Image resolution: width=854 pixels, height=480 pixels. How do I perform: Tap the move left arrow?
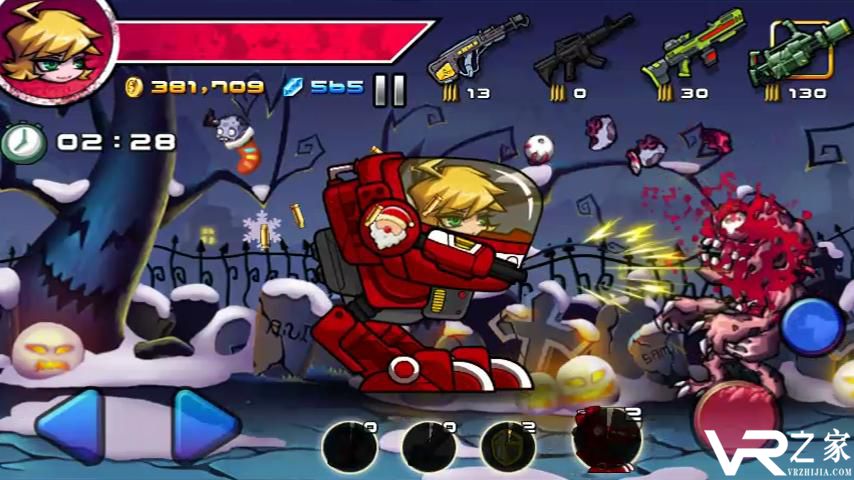pyautogui.click(x=71, y=425)
